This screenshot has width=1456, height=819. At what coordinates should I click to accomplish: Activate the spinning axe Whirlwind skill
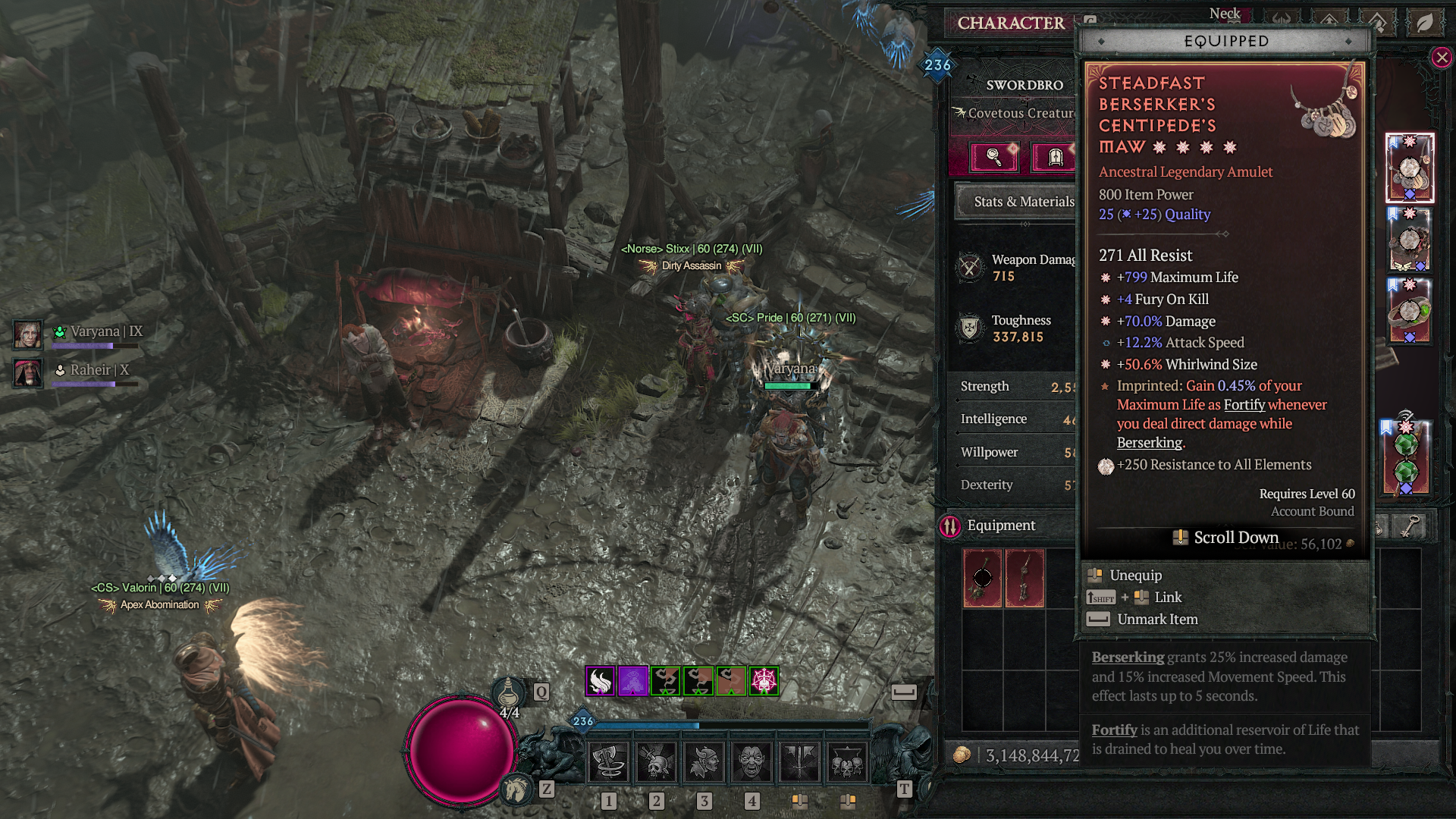coord(608,762)
